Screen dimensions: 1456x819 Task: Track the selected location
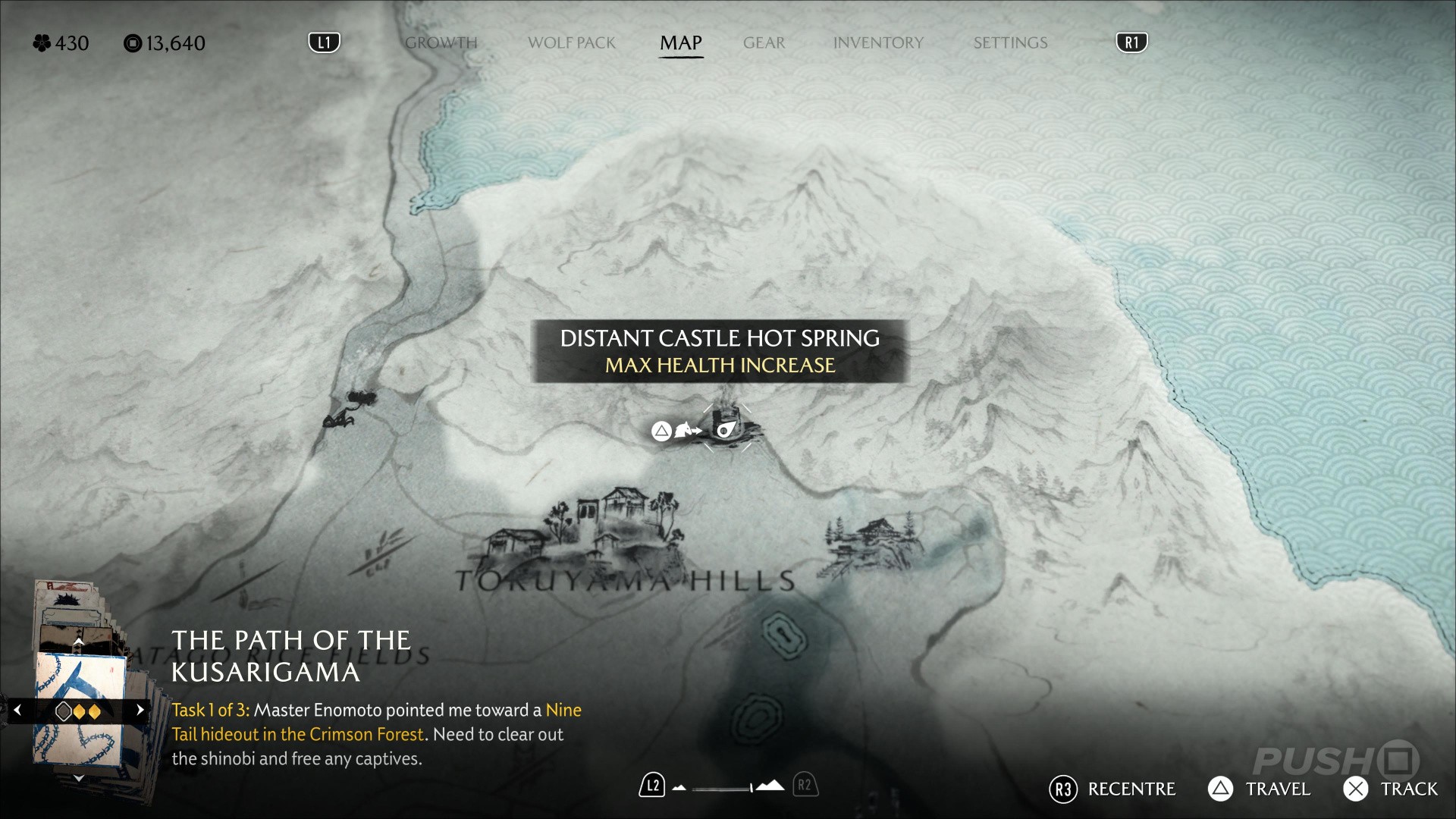pos(1391,789)
